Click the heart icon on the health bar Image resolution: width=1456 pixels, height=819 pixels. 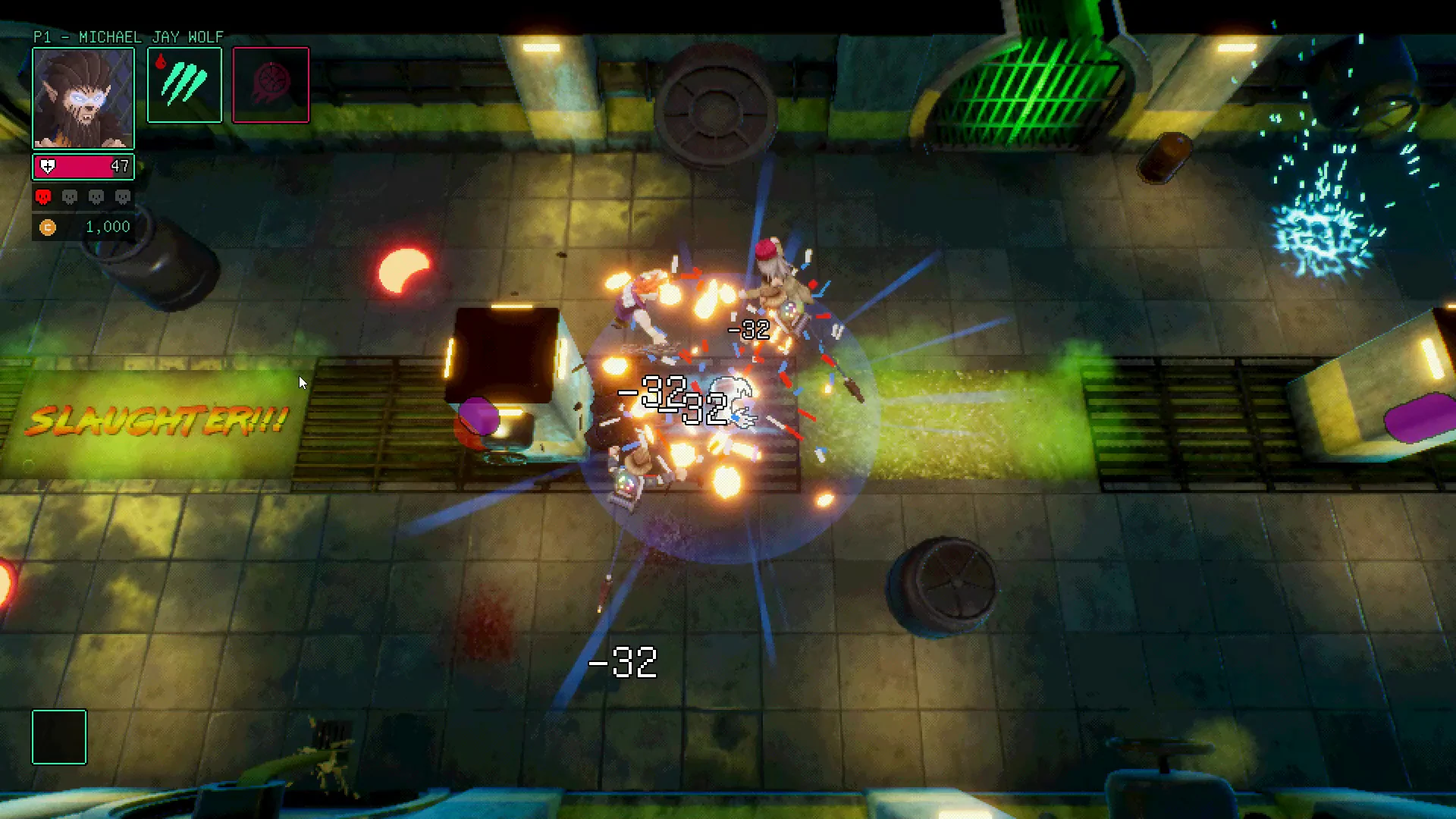click(x=47, y=166)
